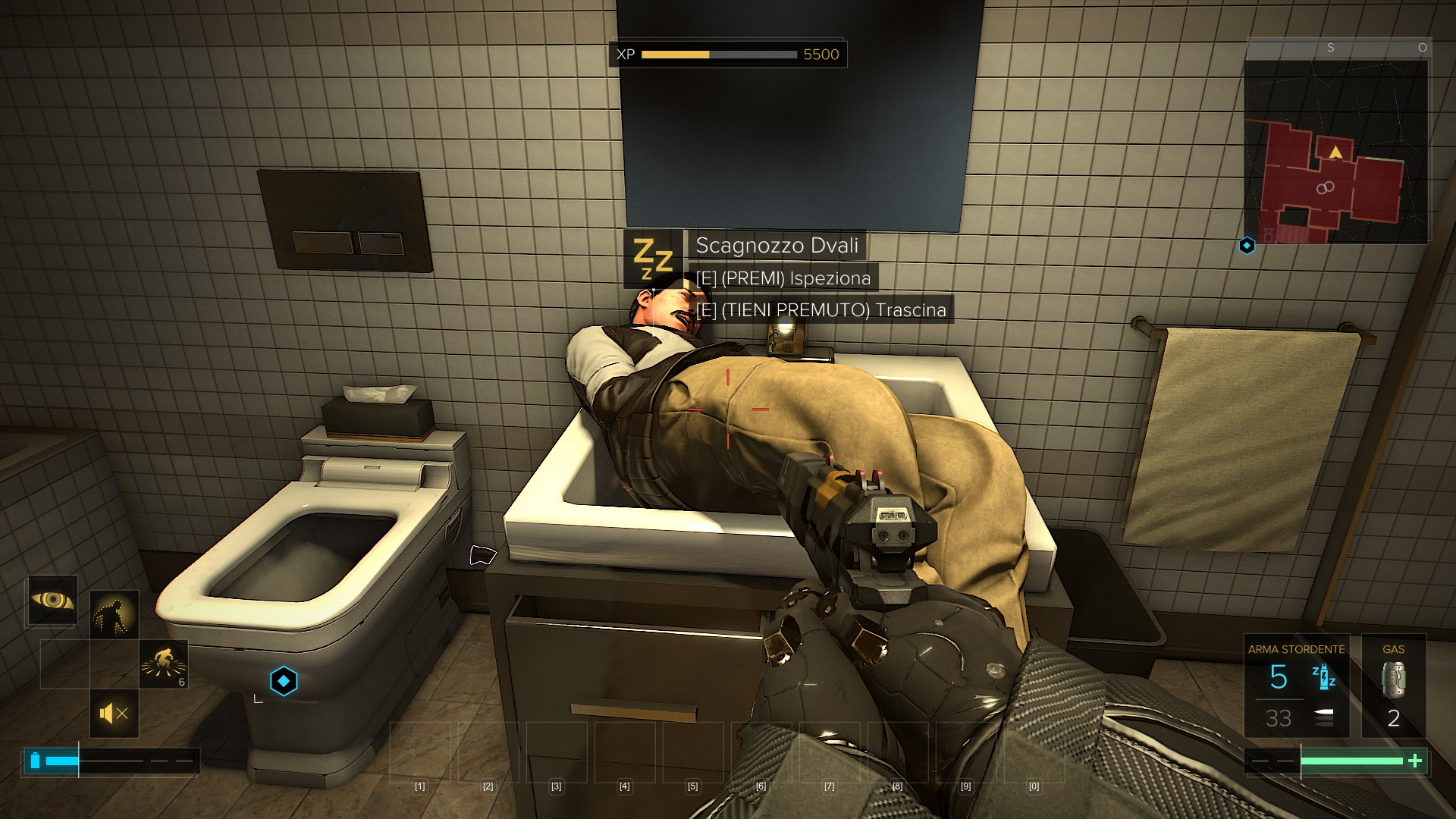Toggle the muted speaker silent-movement augmentation

[x=114, y=714]
